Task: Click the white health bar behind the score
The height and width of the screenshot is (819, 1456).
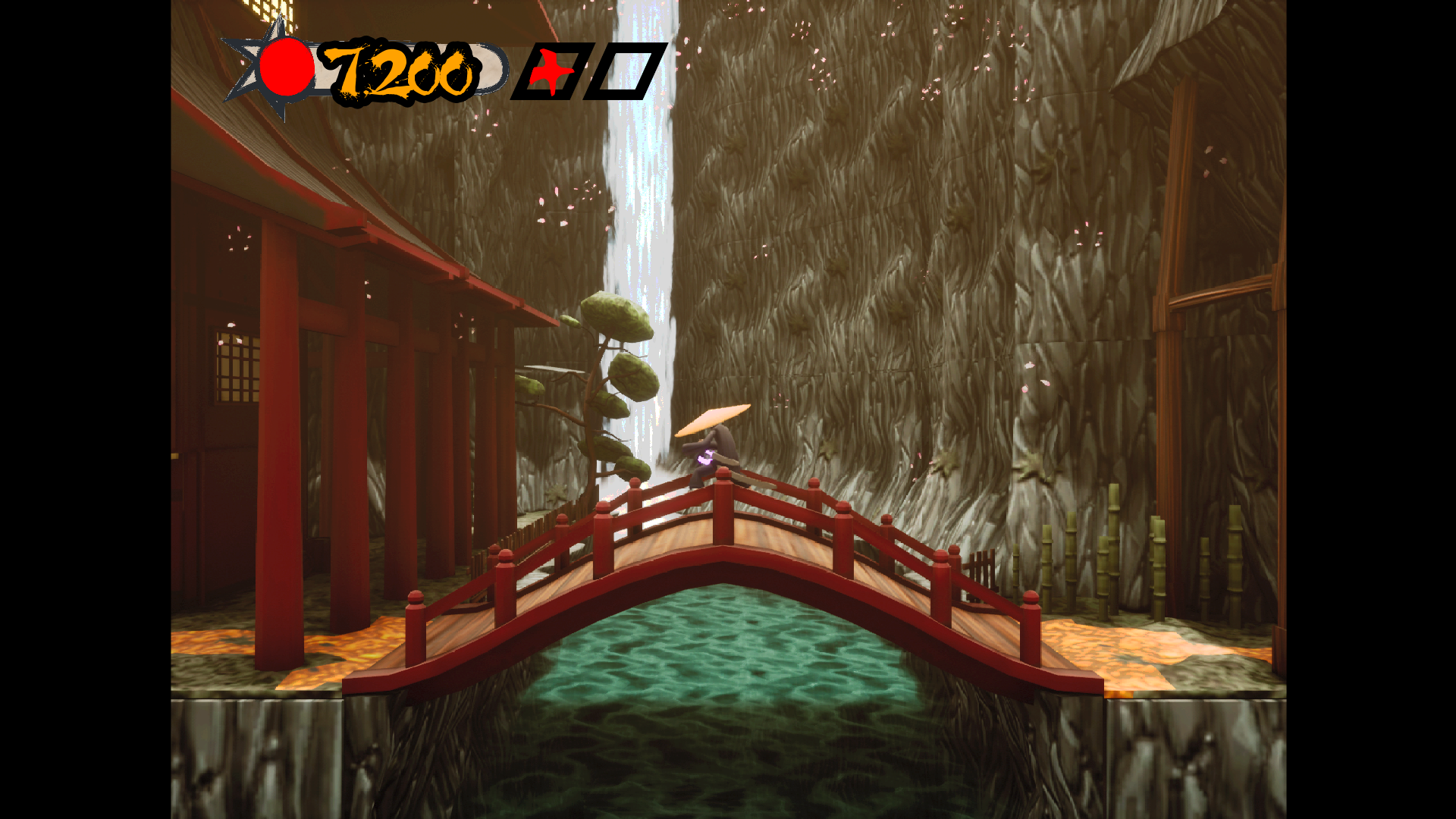Action: point(489,68)
